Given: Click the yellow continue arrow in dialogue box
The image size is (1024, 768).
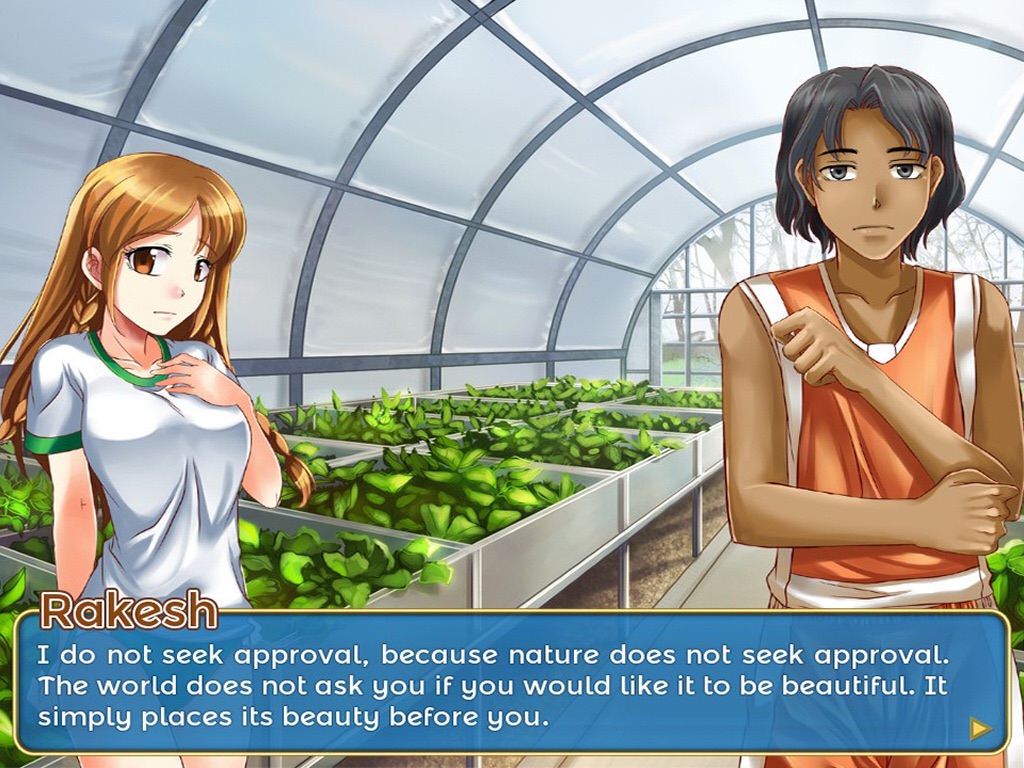Looking at the screenshot, I should (980, 728).
